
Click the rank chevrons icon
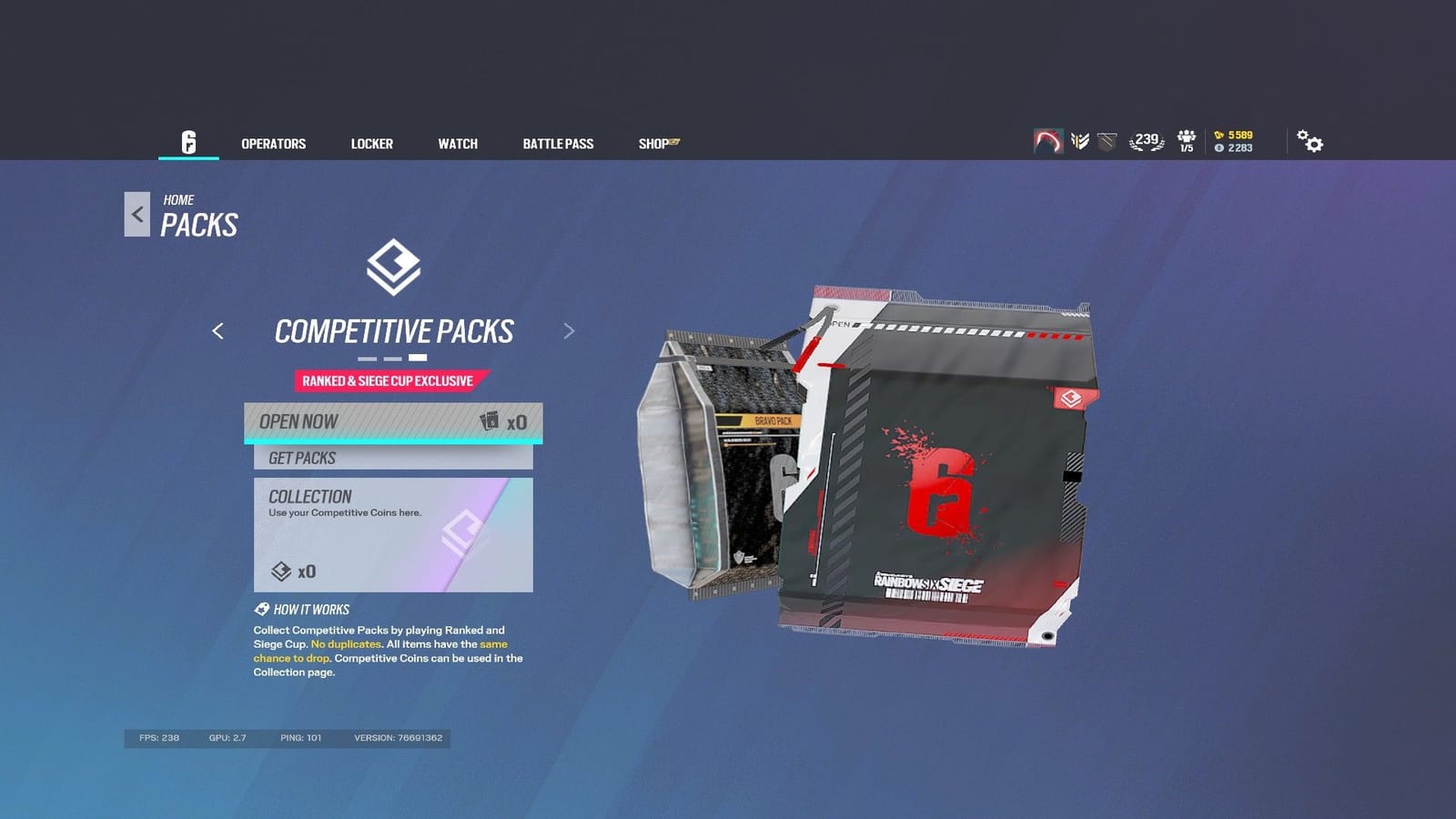click(x=1079, y=141)
